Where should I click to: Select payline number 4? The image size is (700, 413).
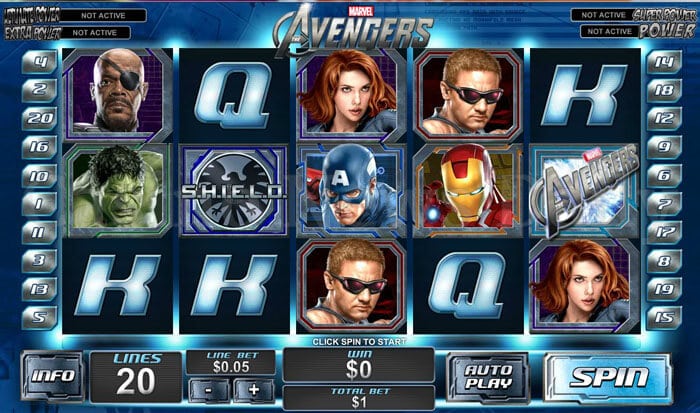[x=40, y=60]
